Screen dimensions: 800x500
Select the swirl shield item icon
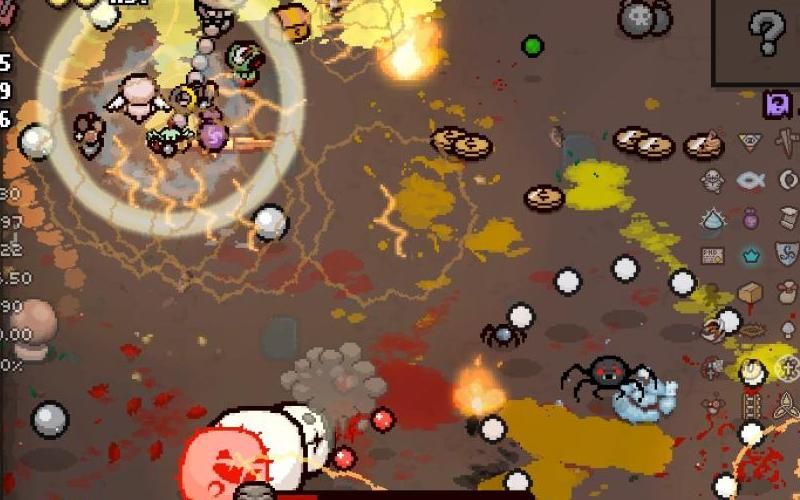788,253
